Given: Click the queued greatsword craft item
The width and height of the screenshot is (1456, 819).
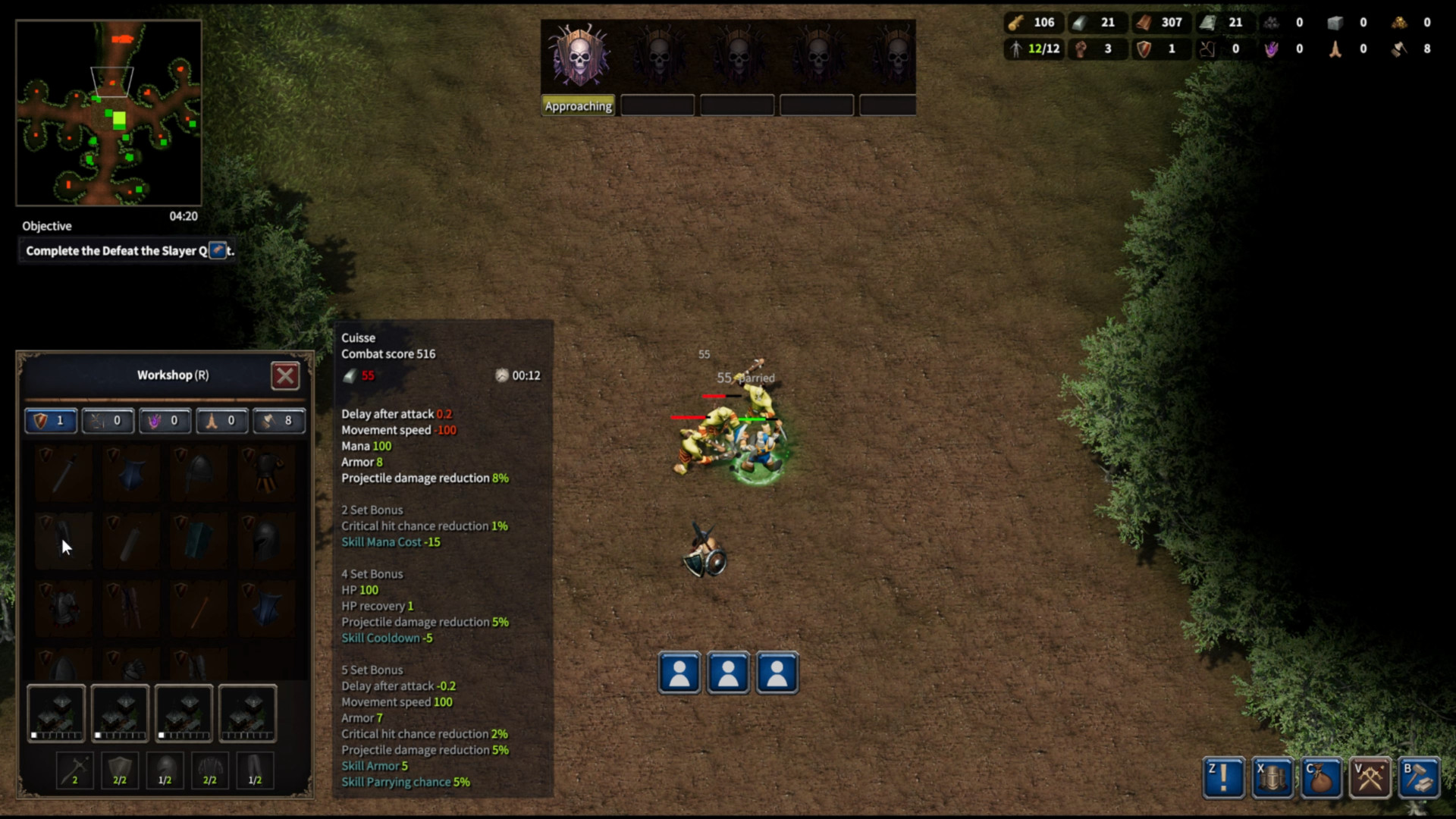Looking at the screenshot, I should (74, 770).
